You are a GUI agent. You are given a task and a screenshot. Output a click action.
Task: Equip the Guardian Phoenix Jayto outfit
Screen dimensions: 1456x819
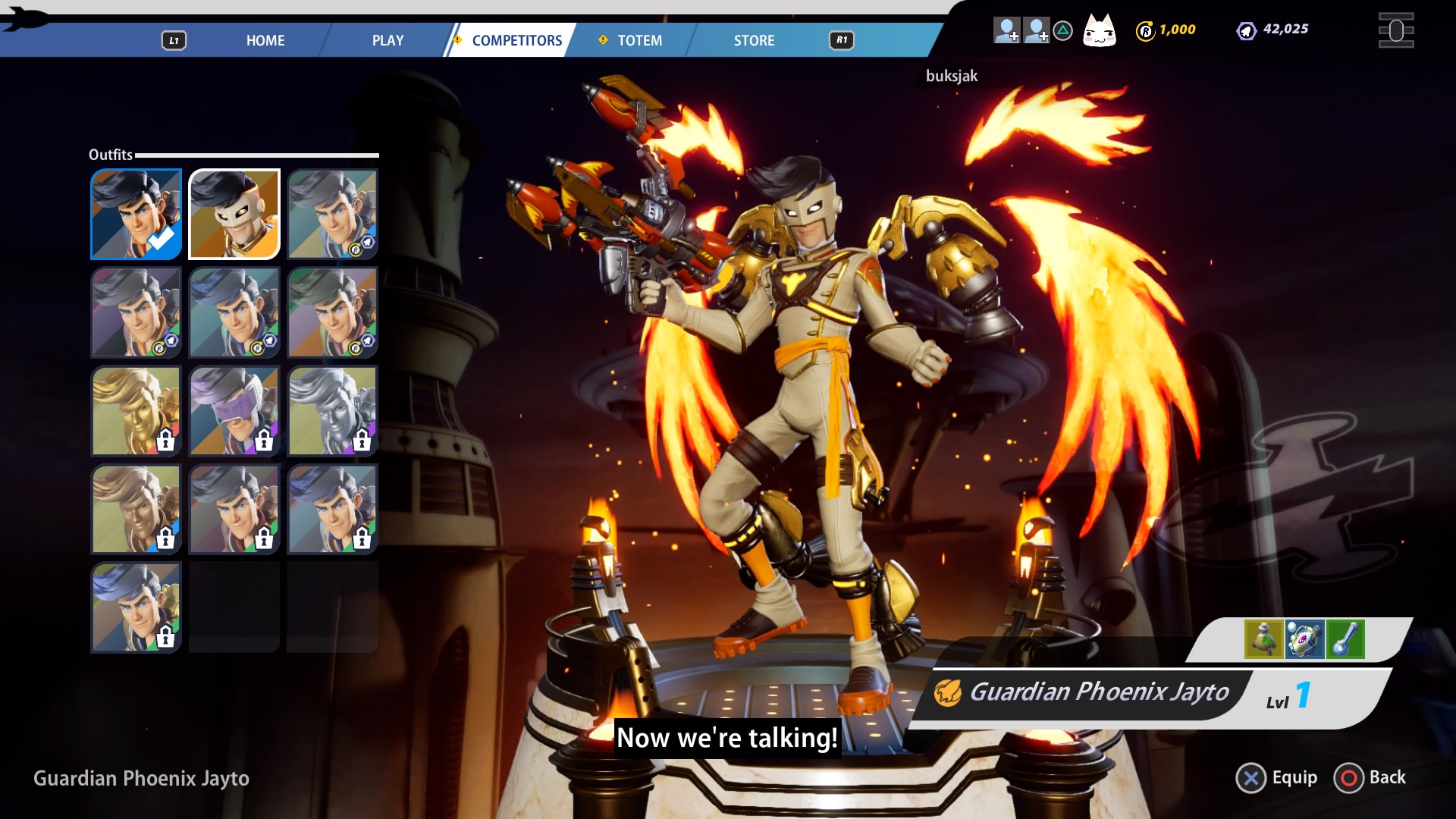coord(1277,778)
